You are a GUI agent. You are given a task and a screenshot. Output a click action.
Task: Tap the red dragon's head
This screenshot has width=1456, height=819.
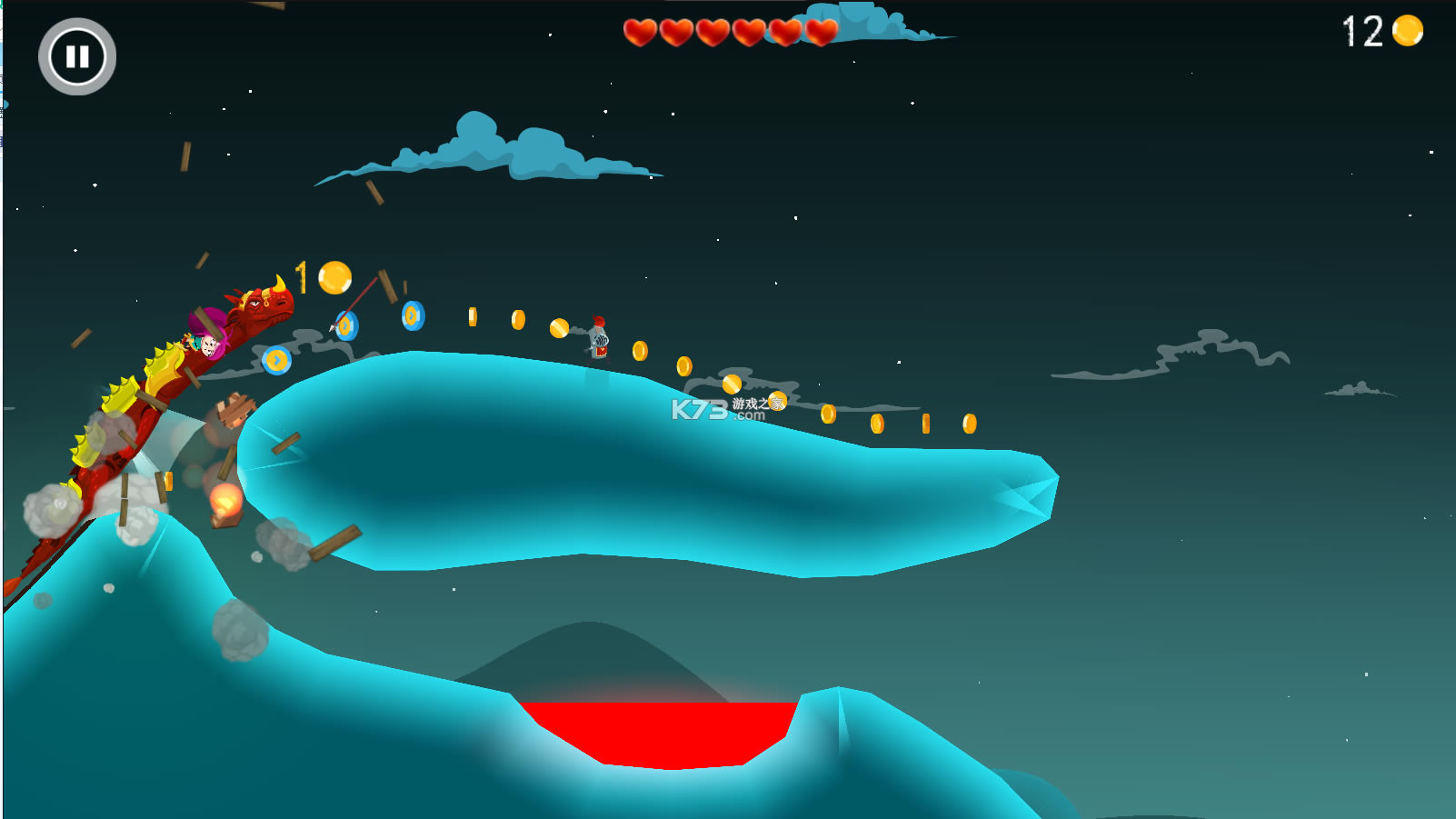[264, 307]
